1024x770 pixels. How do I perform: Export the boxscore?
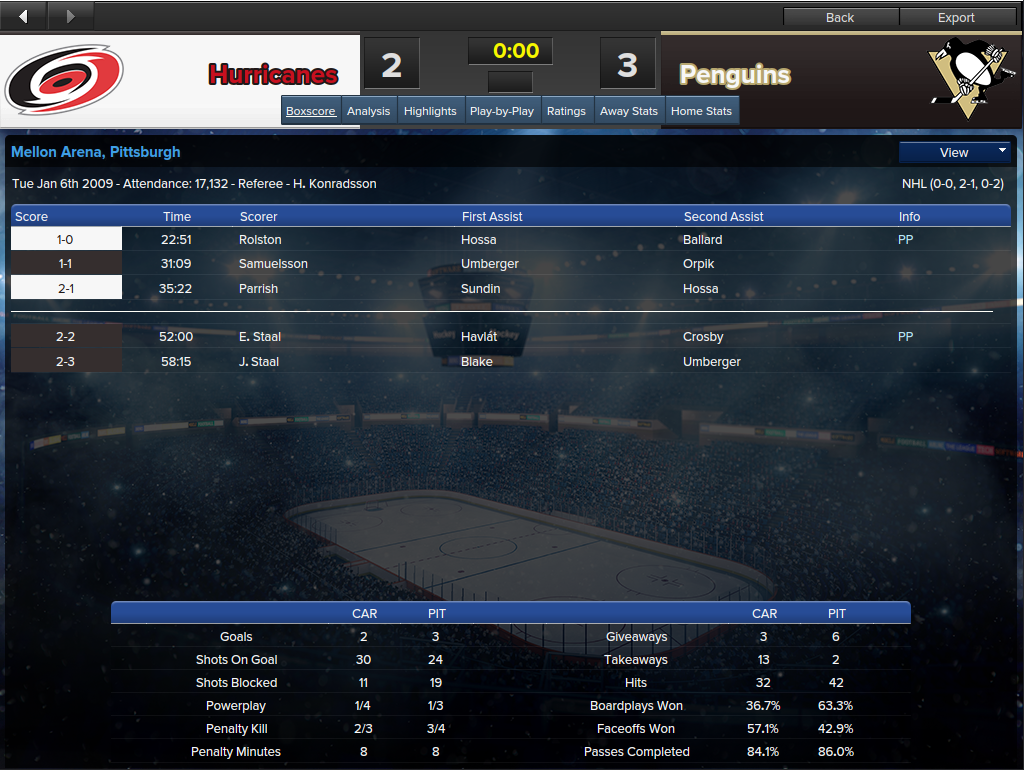coord(956,17)
